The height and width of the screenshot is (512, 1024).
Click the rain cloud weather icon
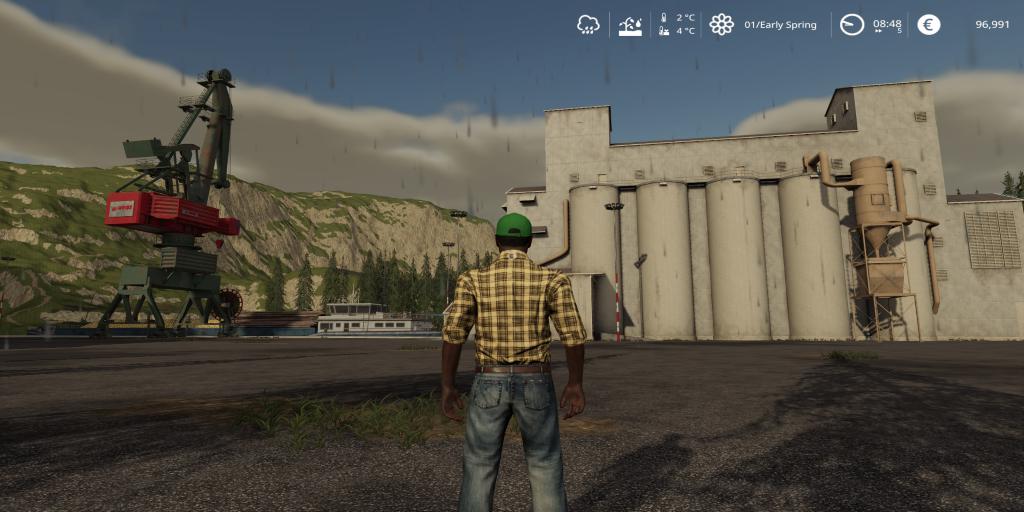coord(588,25)
